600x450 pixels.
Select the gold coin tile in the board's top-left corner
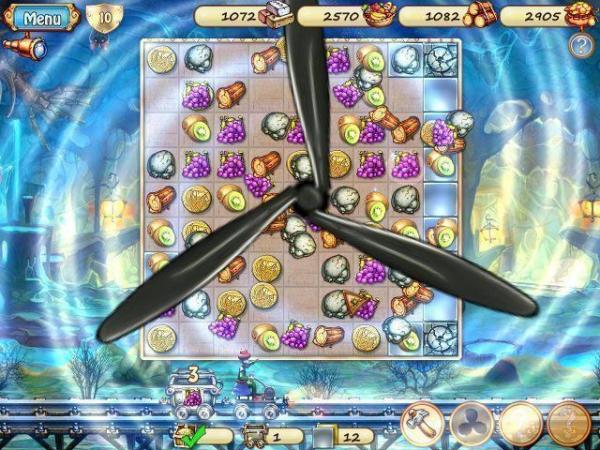coord(162,59)
